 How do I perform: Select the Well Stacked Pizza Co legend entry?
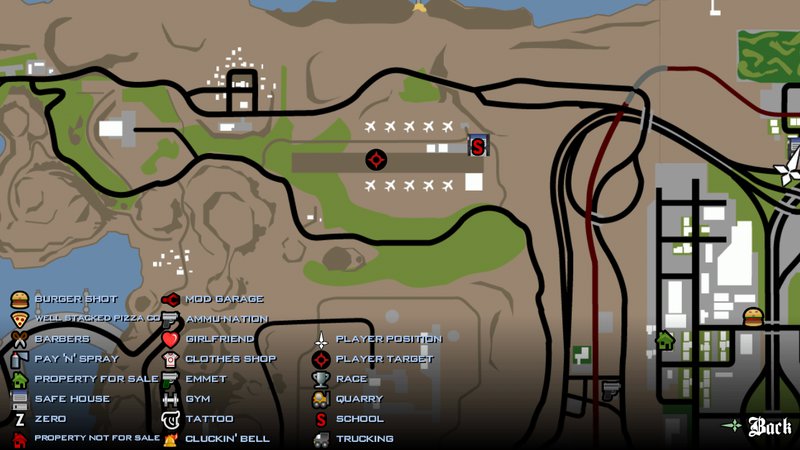(x=85, y=319)
